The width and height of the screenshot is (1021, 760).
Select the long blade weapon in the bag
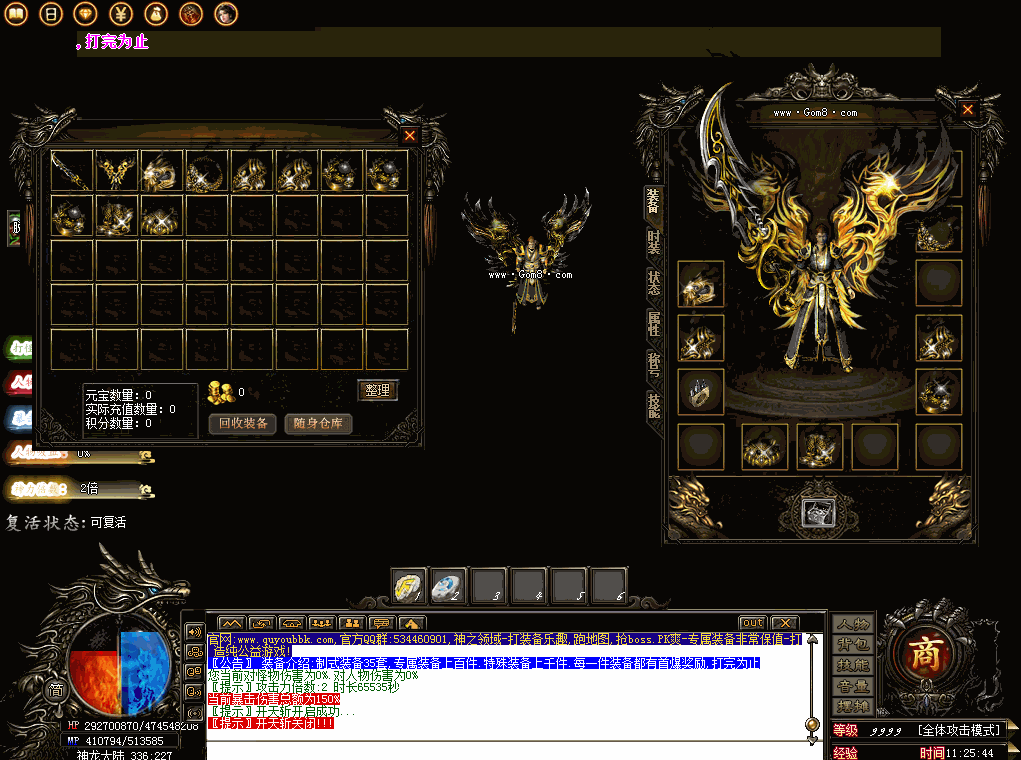coord(71,171)
